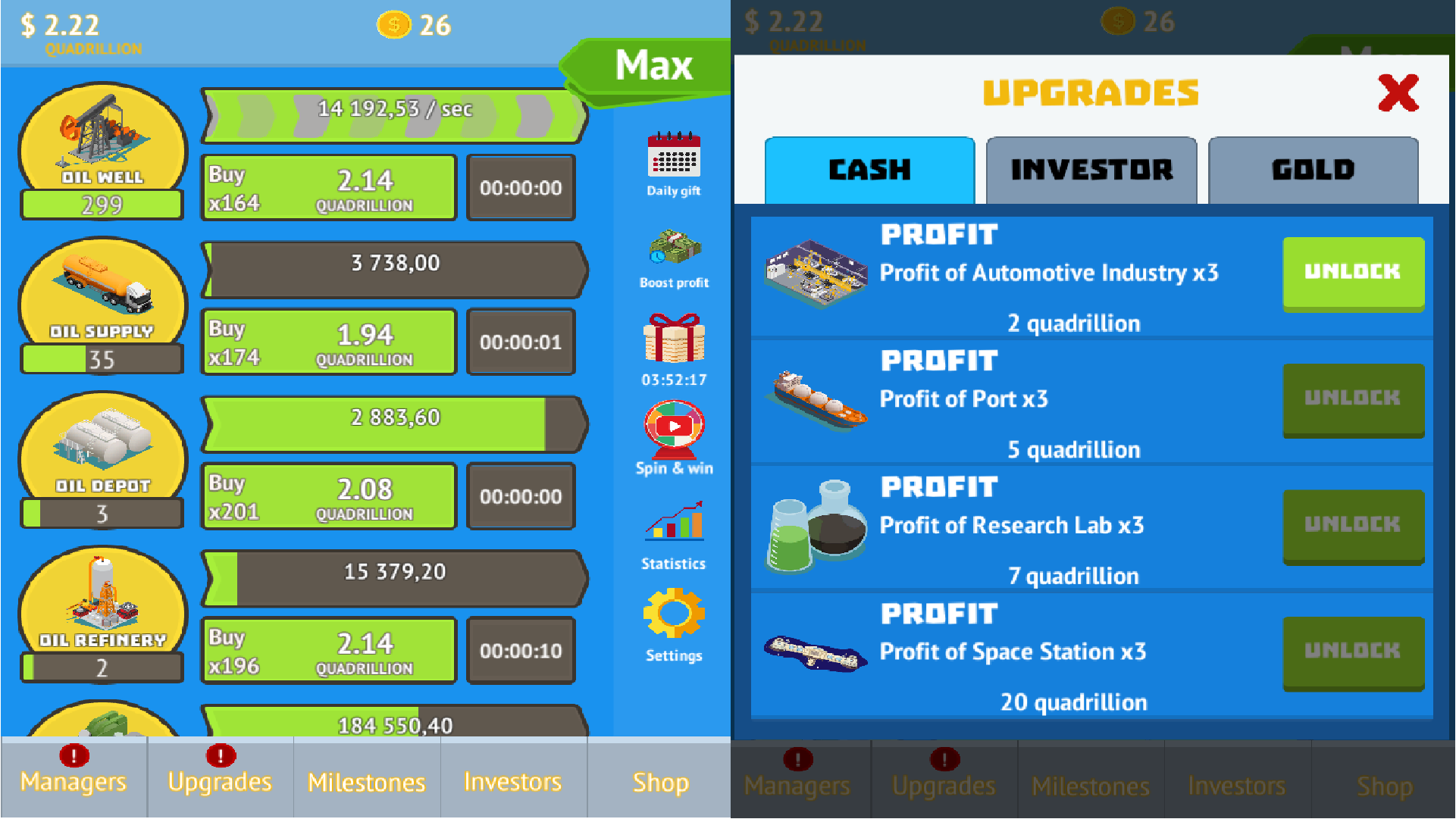This screenshot has width=1456, height=819.
Task: Click the Oil Depot progress bar
Action: coord(393,416)
